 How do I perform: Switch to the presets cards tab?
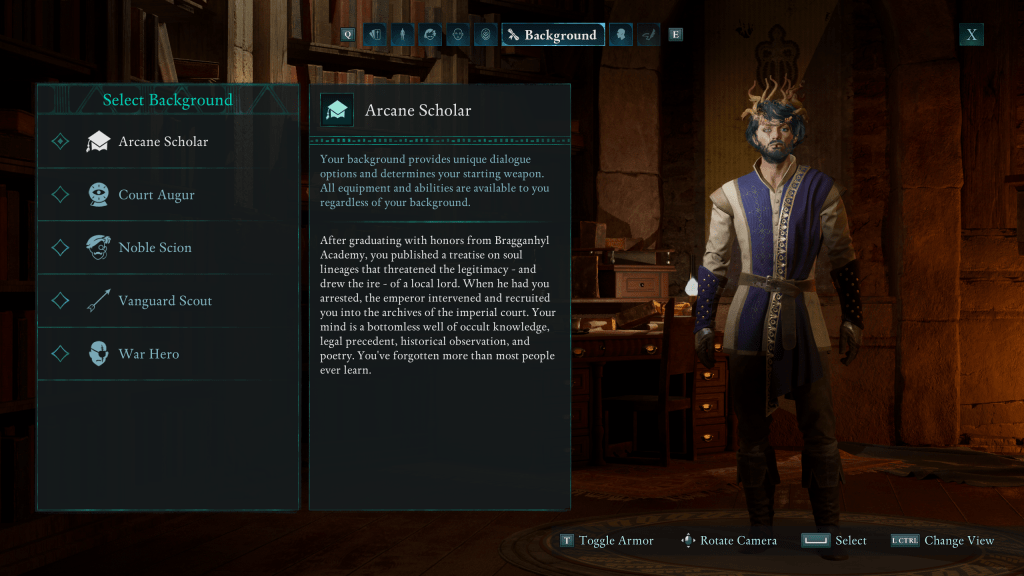click(375, 35)
